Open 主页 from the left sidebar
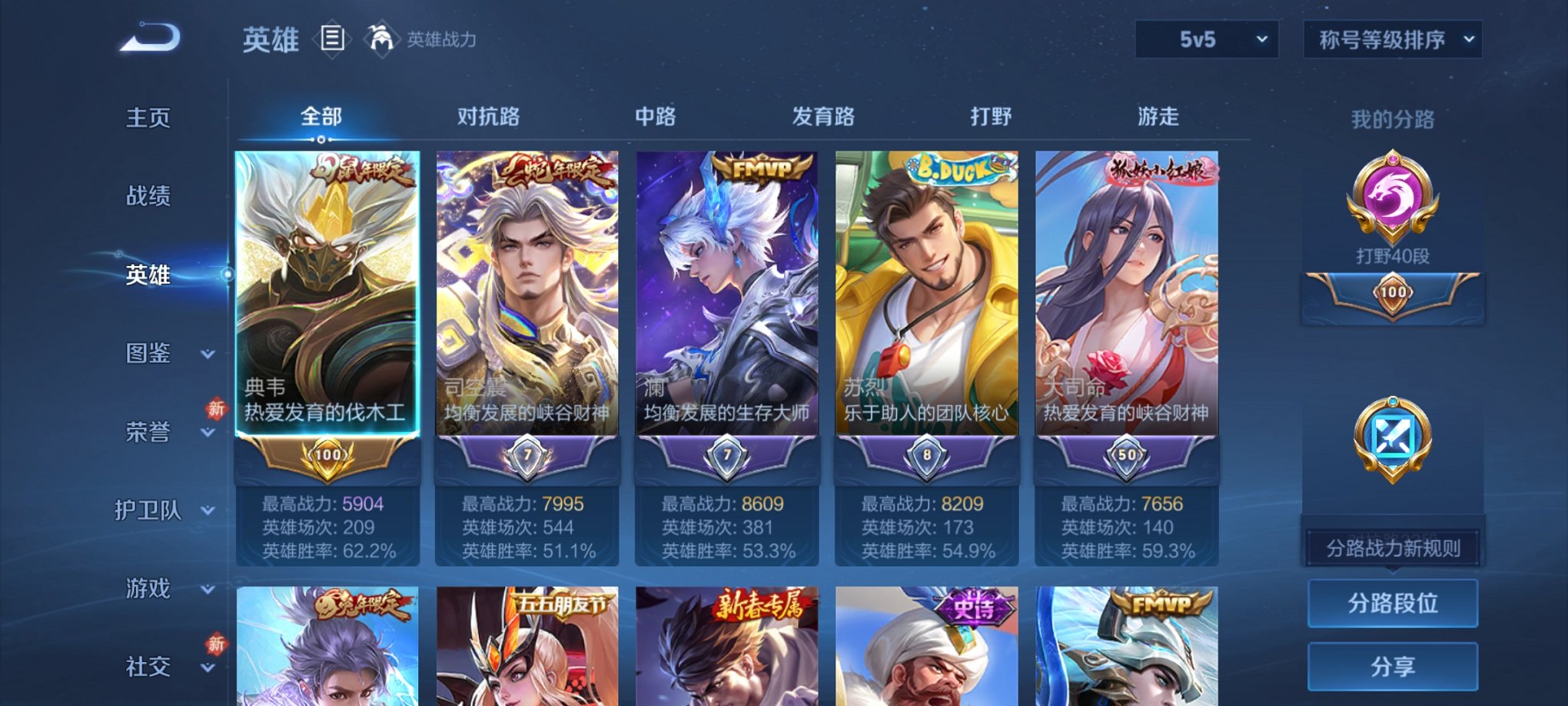This screenshot has height=706, width=1568. (x=146, y=118)
